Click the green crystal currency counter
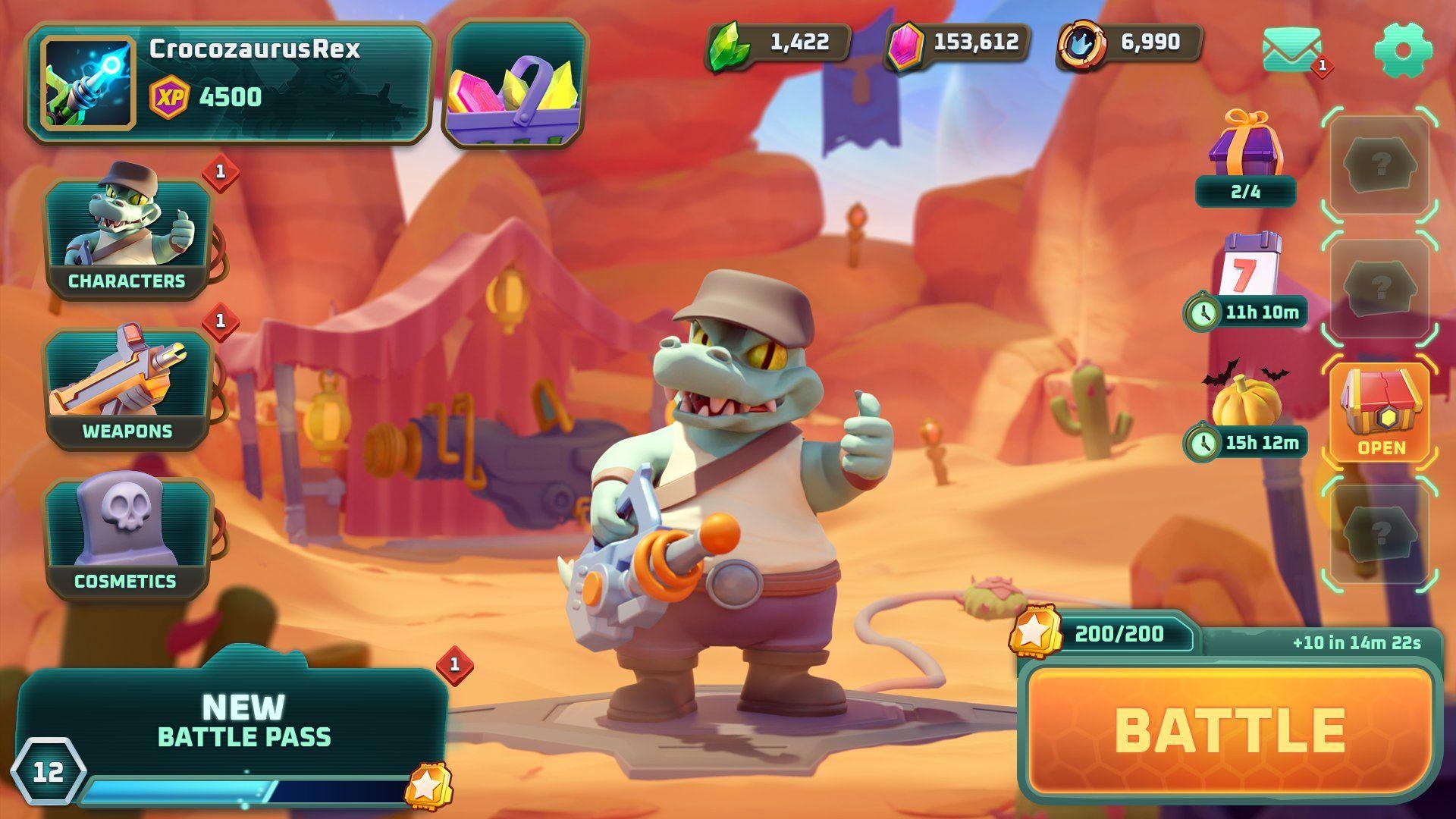1456x819 pixels. (x=779, y=44)
